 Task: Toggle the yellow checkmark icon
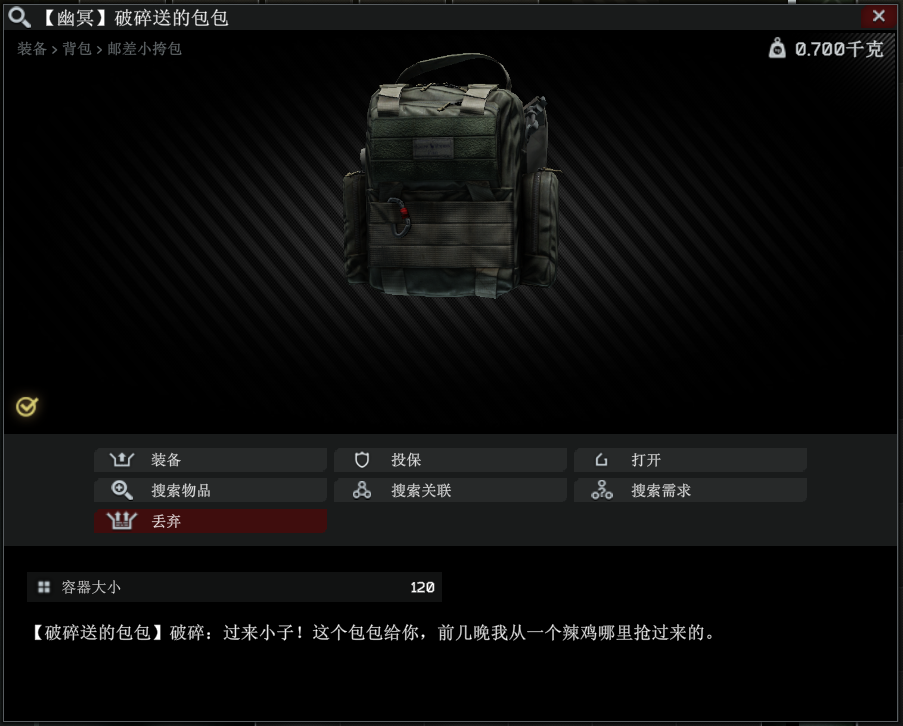click(27, 406)
